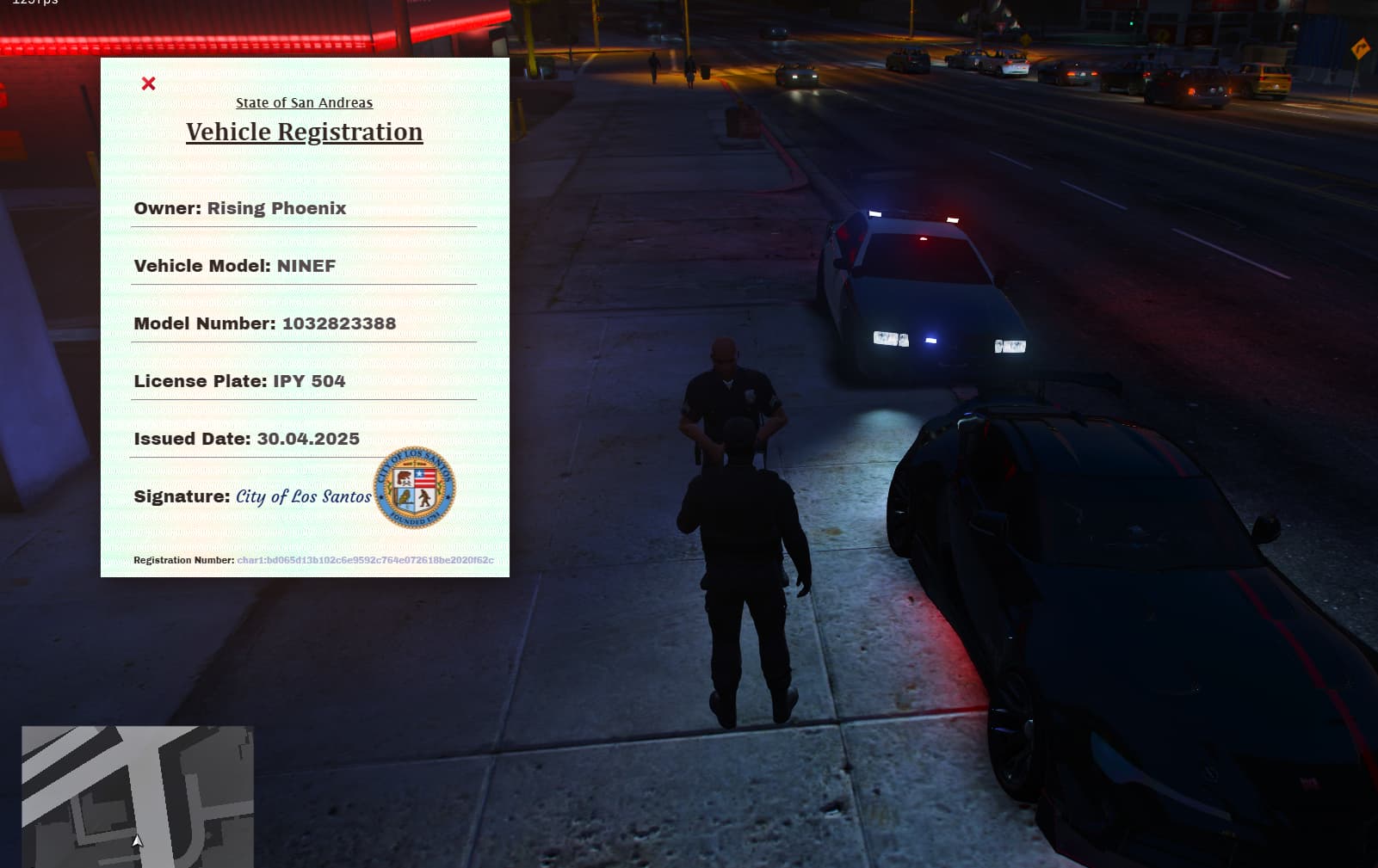
Task: Close the Vehicle Registration document
Action: [150, 83]
